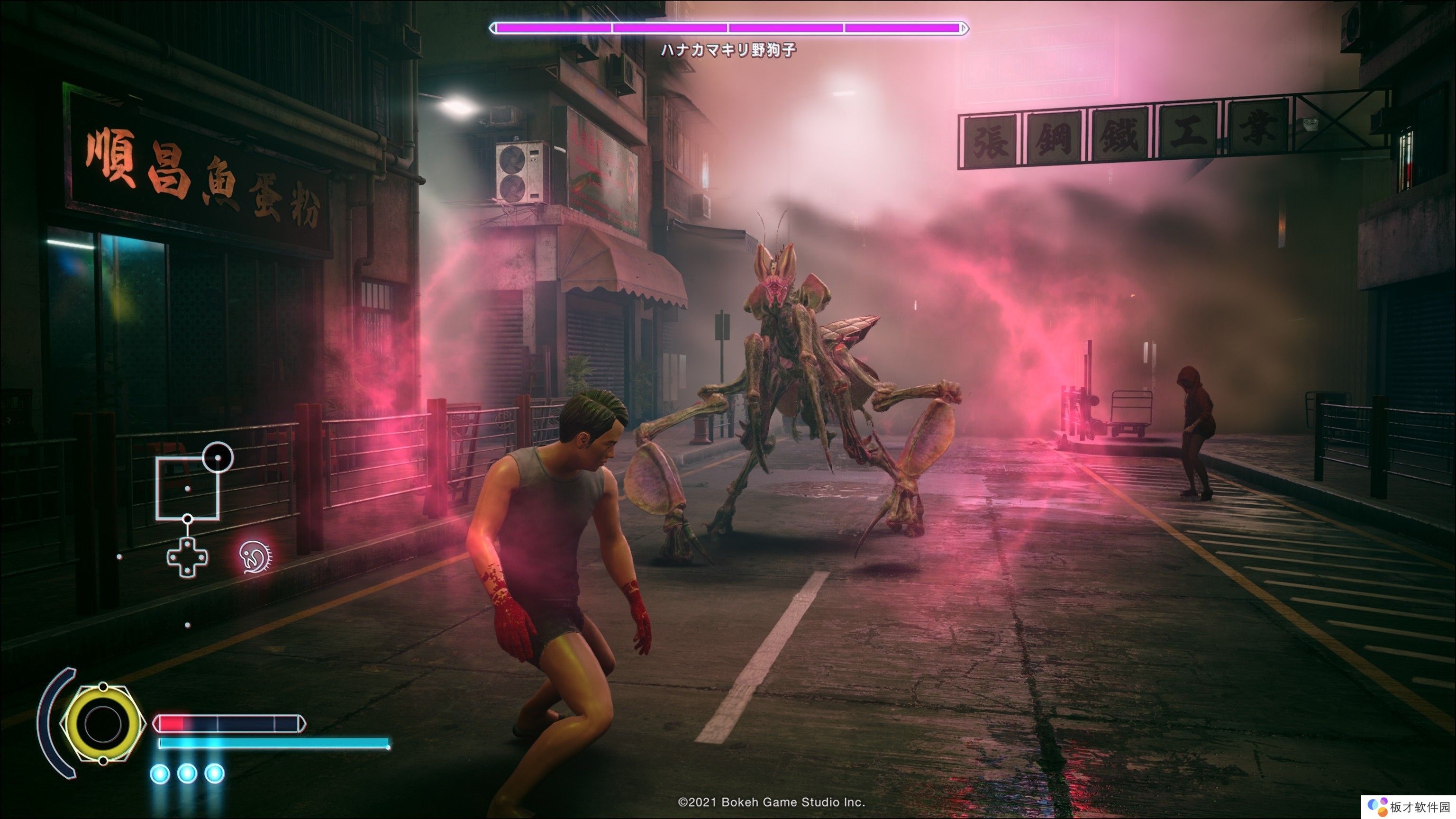Click the yellow hexagon ring emblem
Viewport: 1456px width, 819px height.
click(x=102, y=723)
